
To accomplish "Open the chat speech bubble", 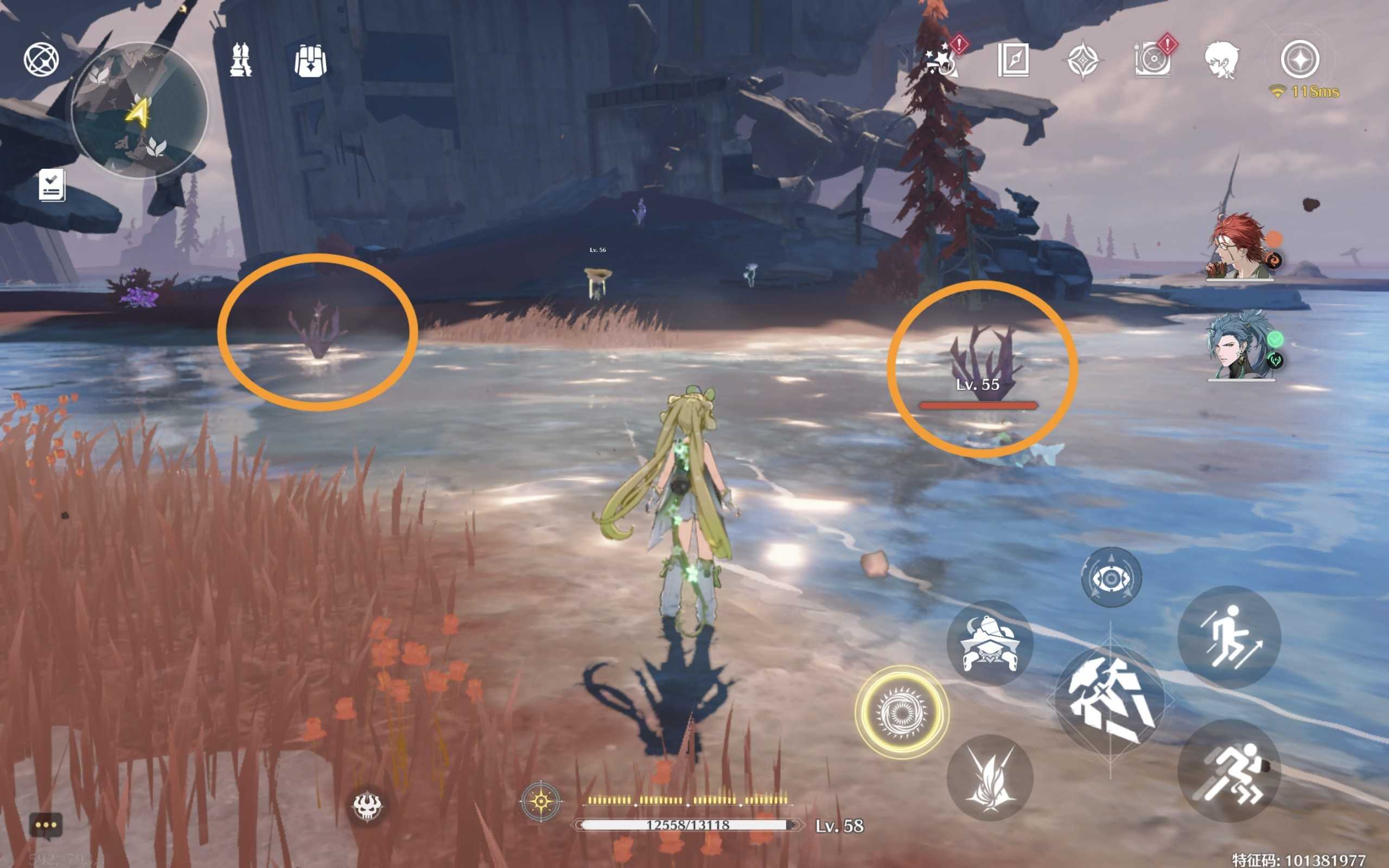I will [x=46, y=826].
